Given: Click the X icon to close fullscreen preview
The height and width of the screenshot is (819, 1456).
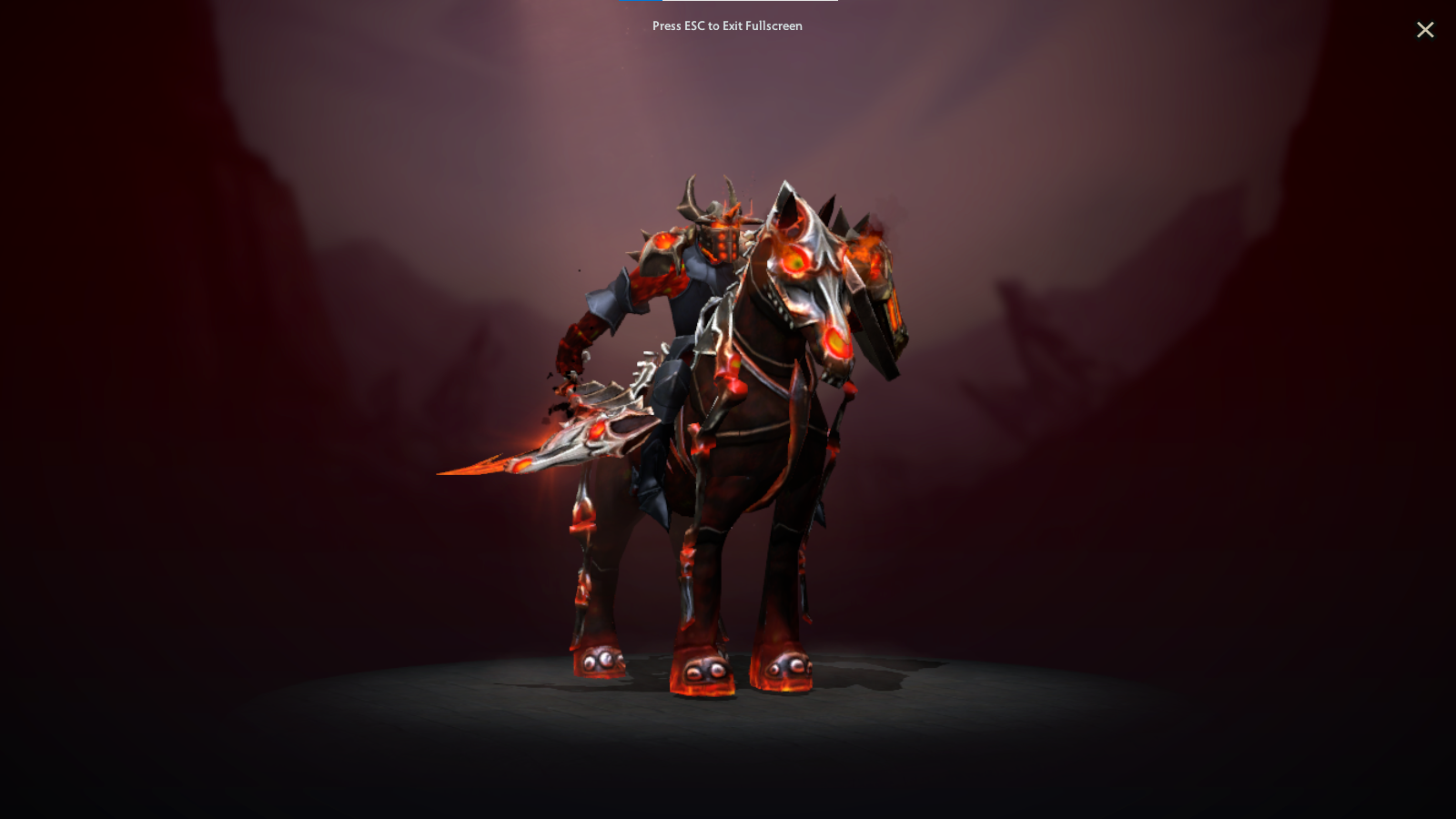Looking at the screenshot, I should click(1425, 29).
